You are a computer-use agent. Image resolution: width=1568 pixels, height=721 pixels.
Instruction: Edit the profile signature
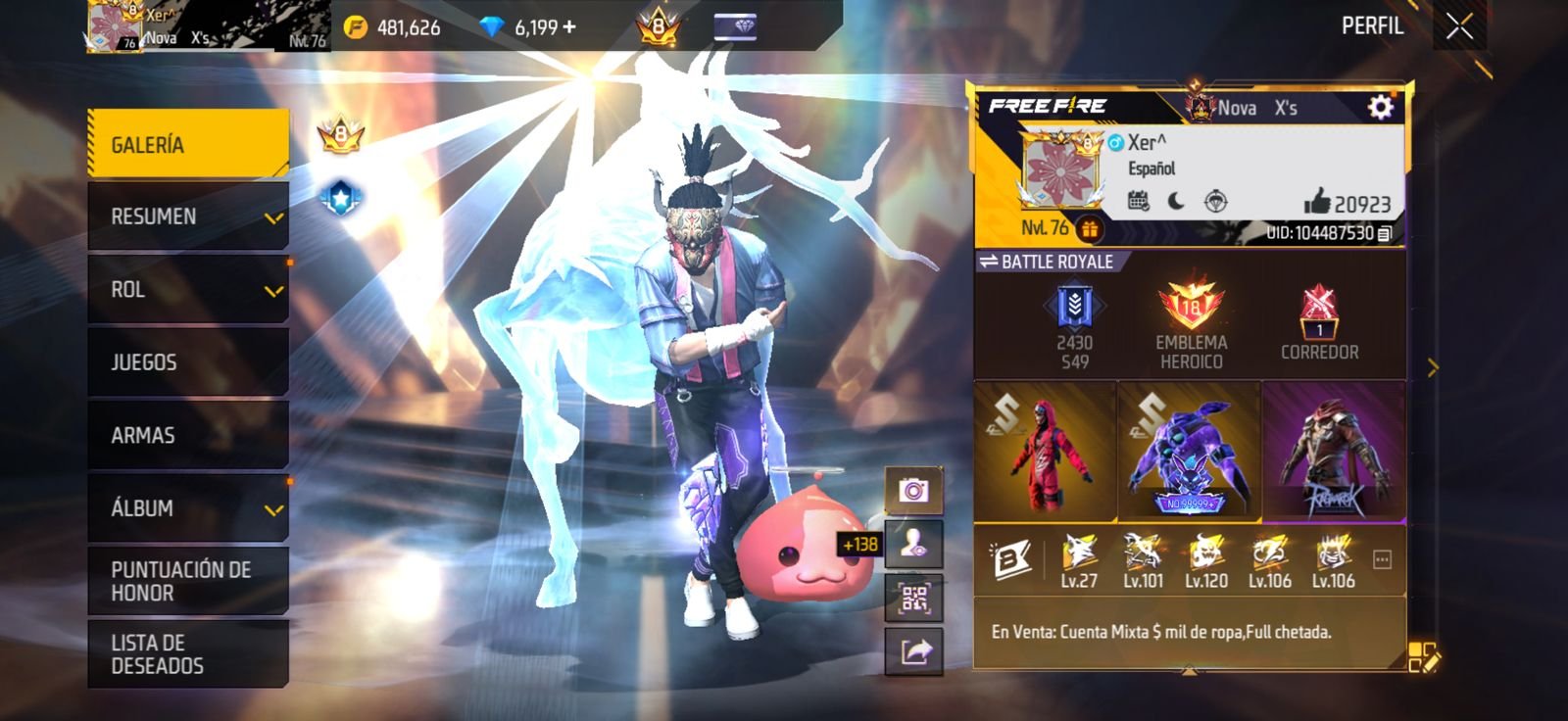pyautogui.click(x=1423, y=657)
